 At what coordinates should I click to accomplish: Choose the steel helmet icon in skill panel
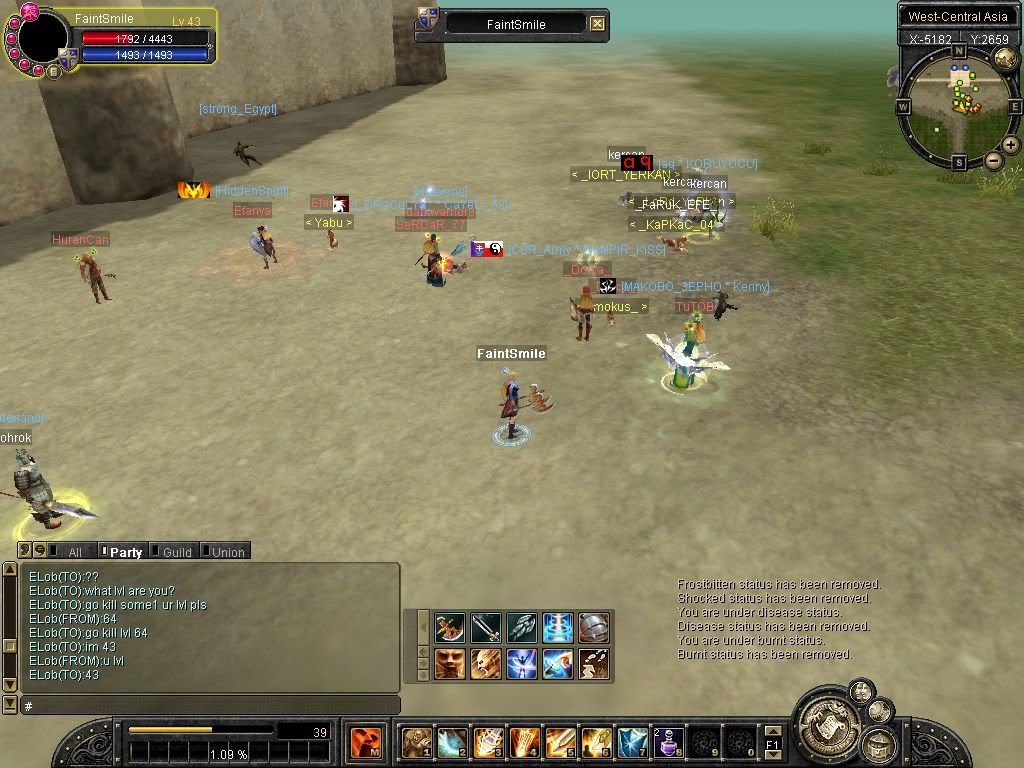[594, 628]
